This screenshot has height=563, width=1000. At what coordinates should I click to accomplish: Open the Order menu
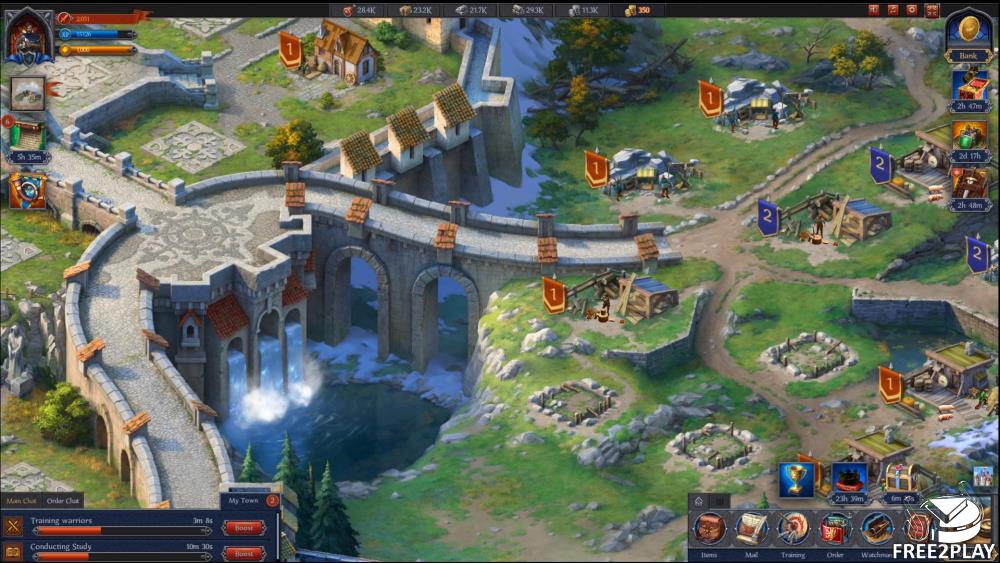pos(834,528)
